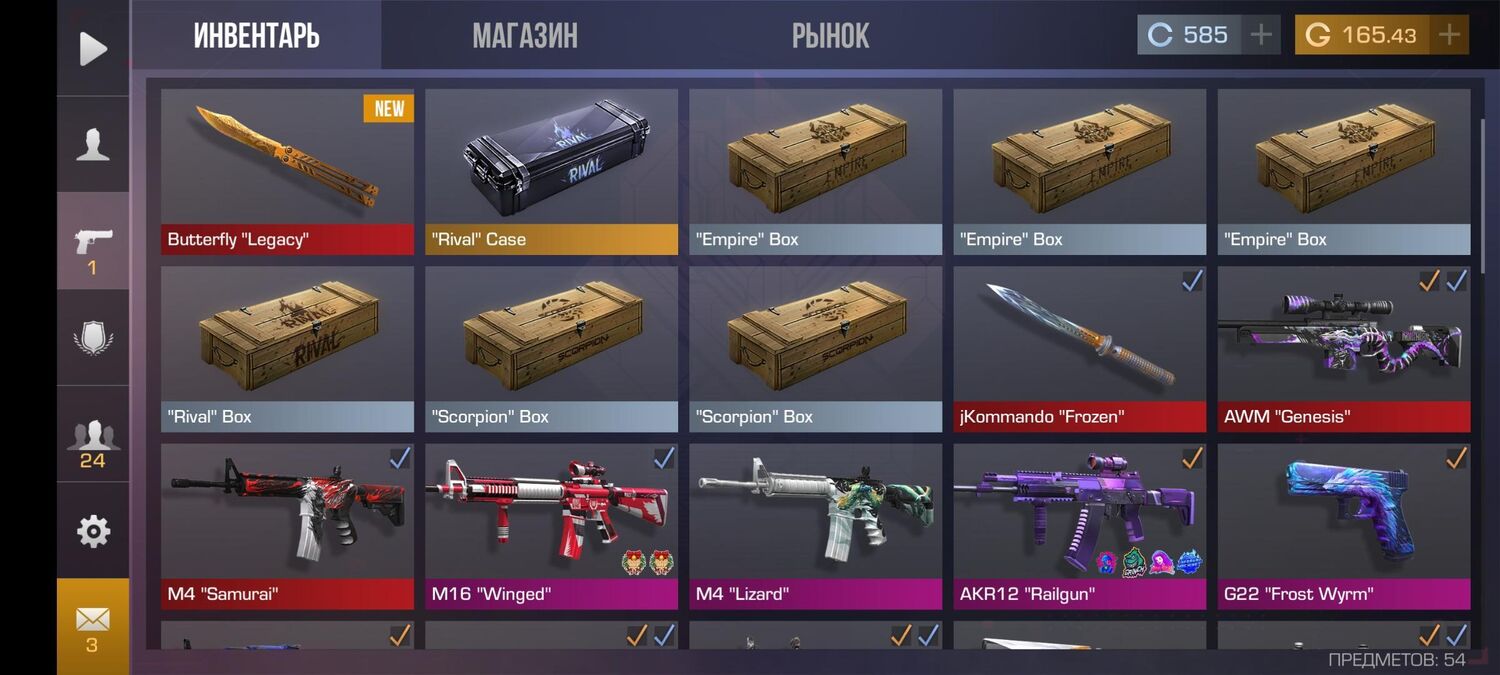Tap the play arrow button
The height and width of the screenshot is (675, 1500).
(93, 48)
